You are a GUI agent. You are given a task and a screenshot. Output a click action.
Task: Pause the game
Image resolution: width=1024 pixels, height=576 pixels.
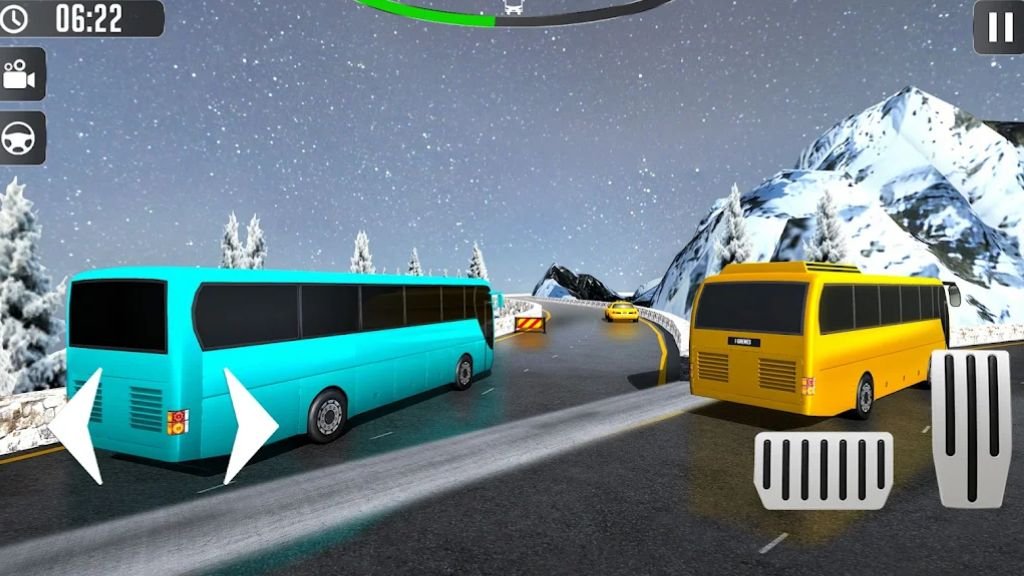coord(999,27)
